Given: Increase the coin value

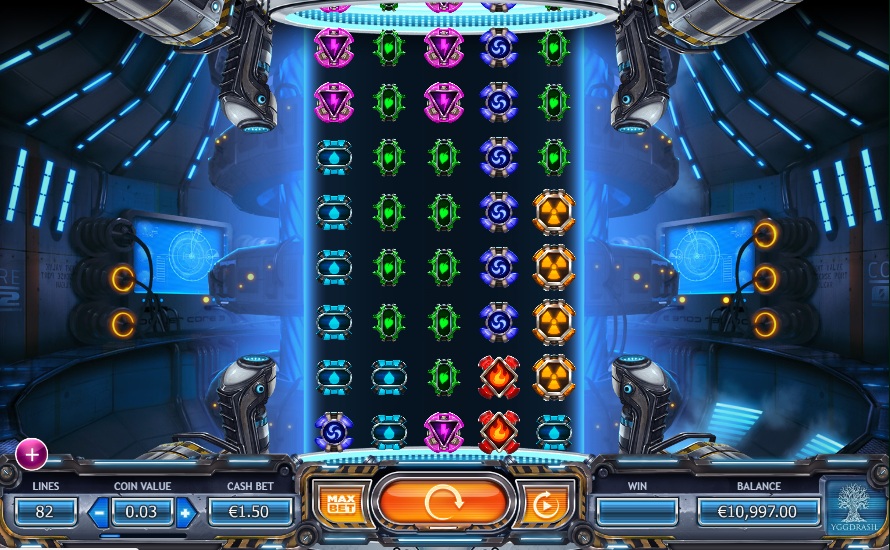Looking at the screenshot, I should tap(186, 513).
